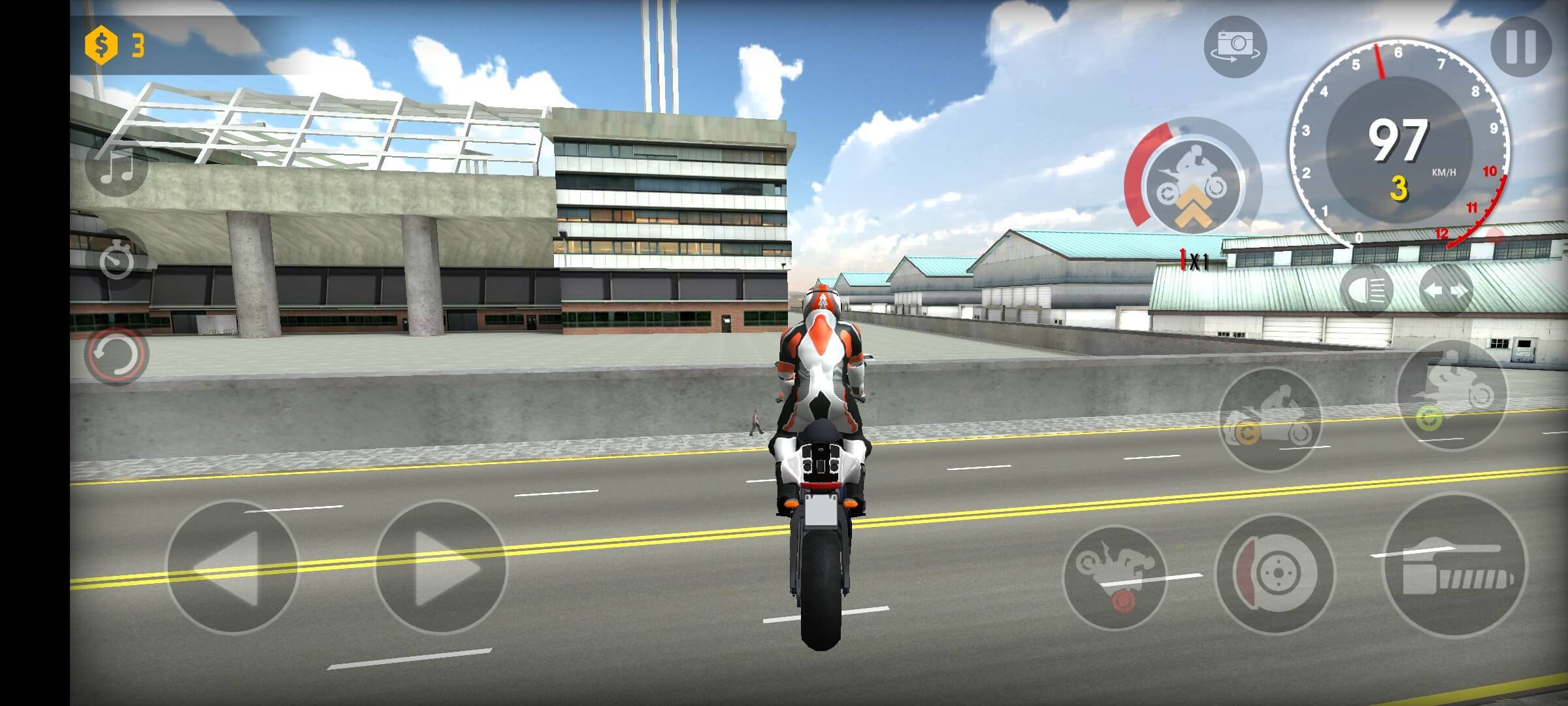Steer right with the right arrow button
Viewport: 1568px width, 706px height.
tap(440, 567)
